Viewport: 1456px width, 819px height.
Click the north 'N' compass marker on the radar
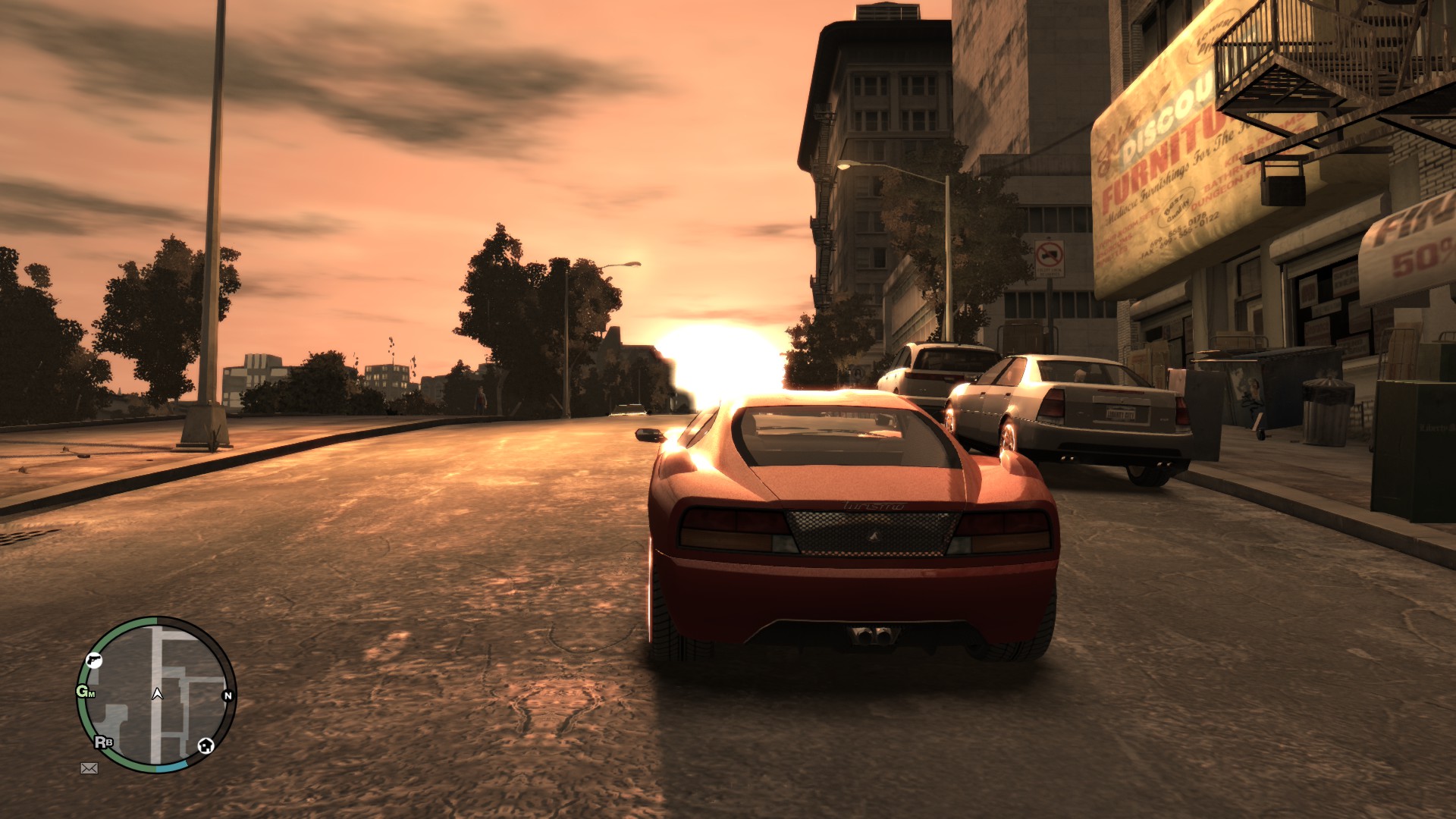tap(228, 695)
